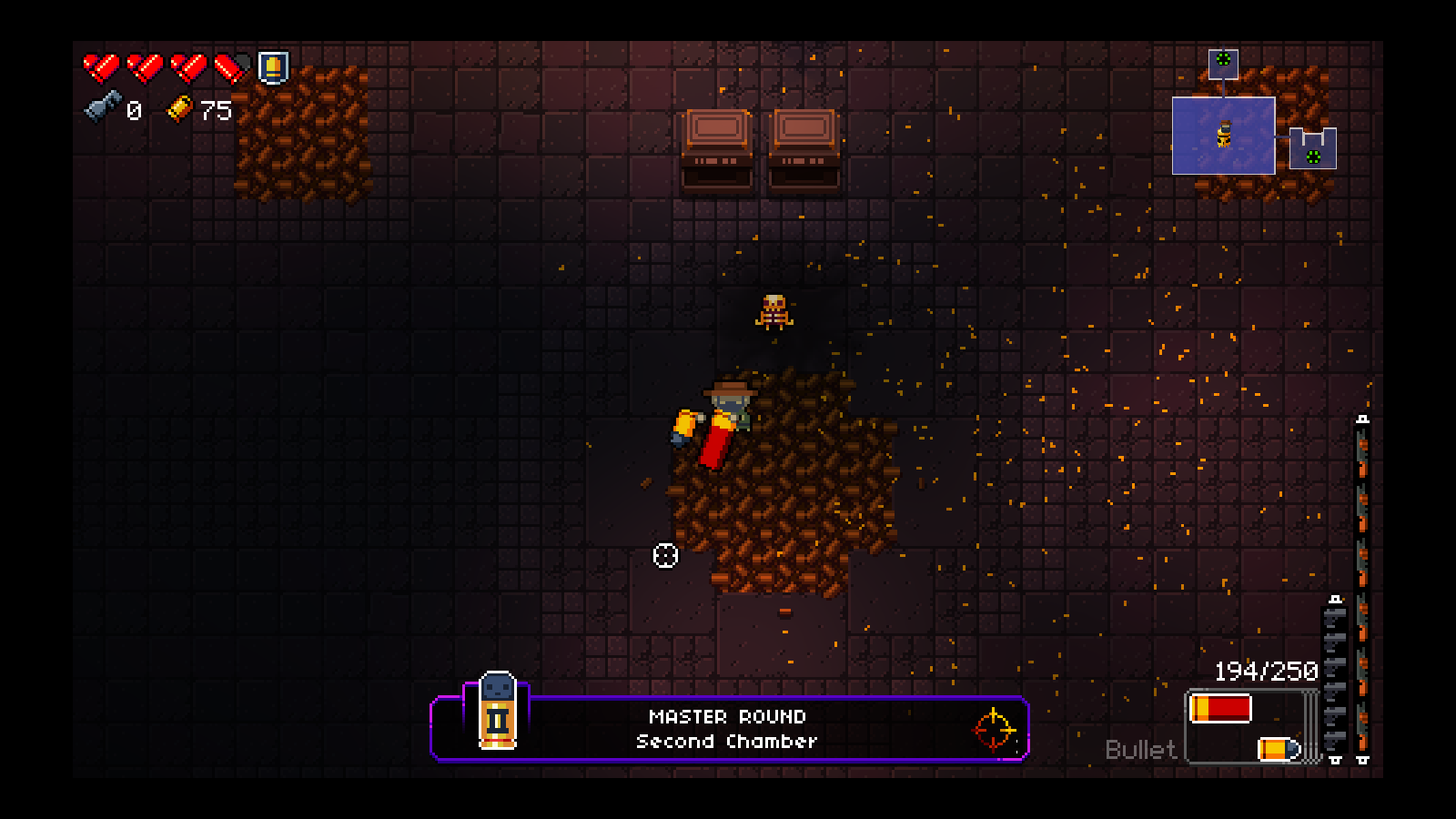Click the blank item icon
1456x819 pixels.
[102, 107]
